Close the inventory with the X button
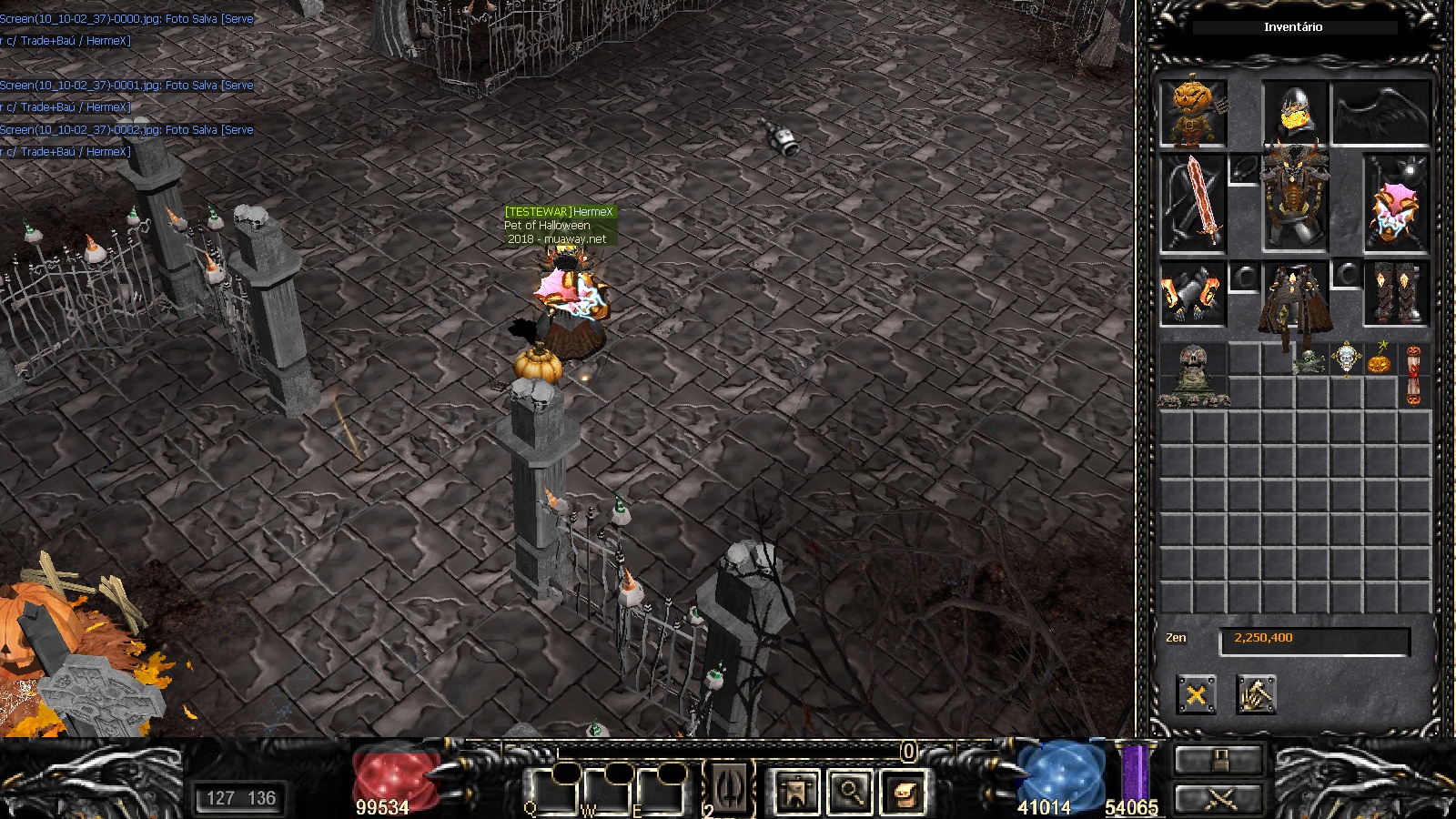The image size is (1456, 819). (x=1196, y=695)
